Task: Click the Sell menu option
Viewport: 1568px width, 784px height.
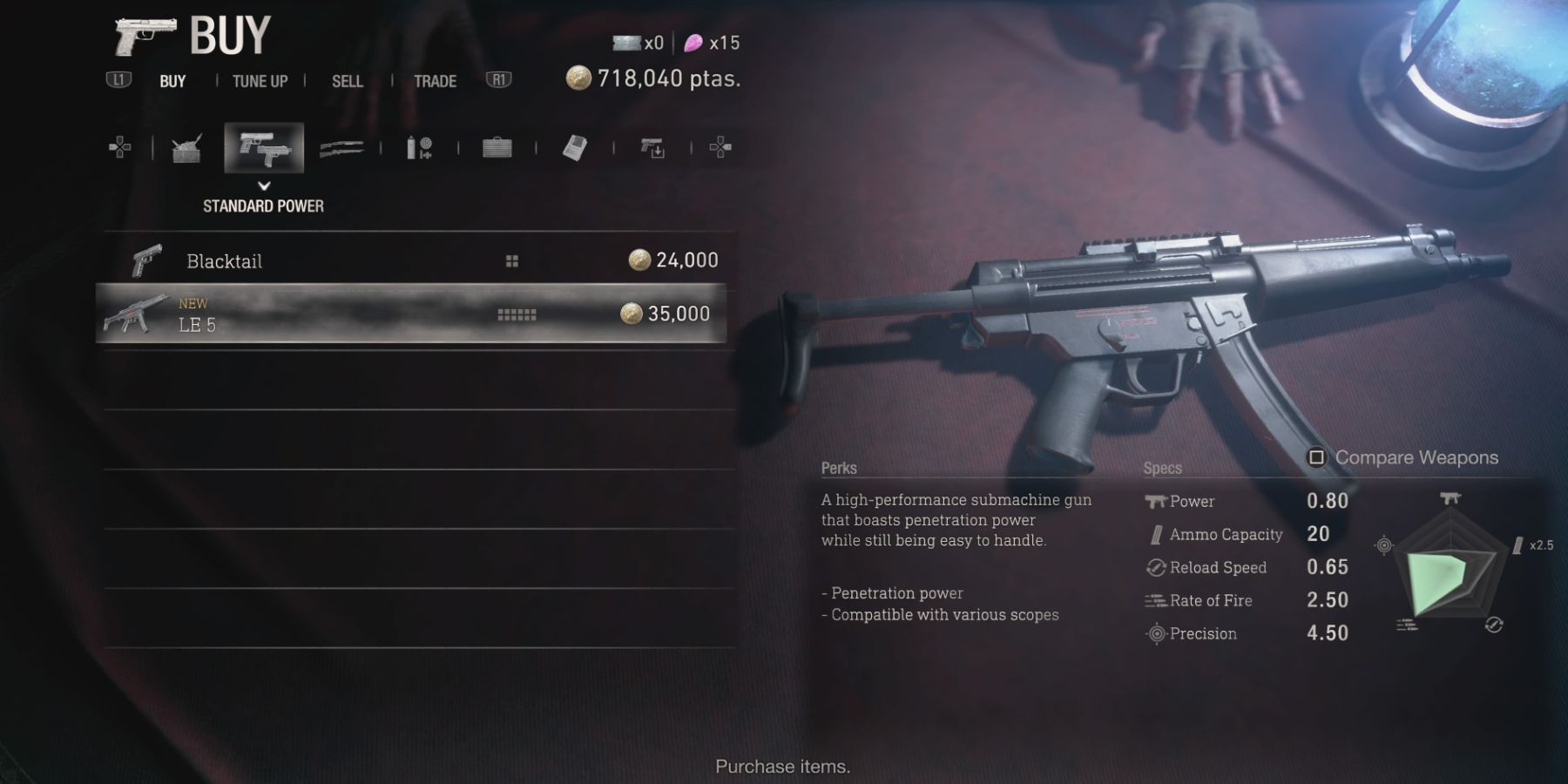Action: coord(348,81)
